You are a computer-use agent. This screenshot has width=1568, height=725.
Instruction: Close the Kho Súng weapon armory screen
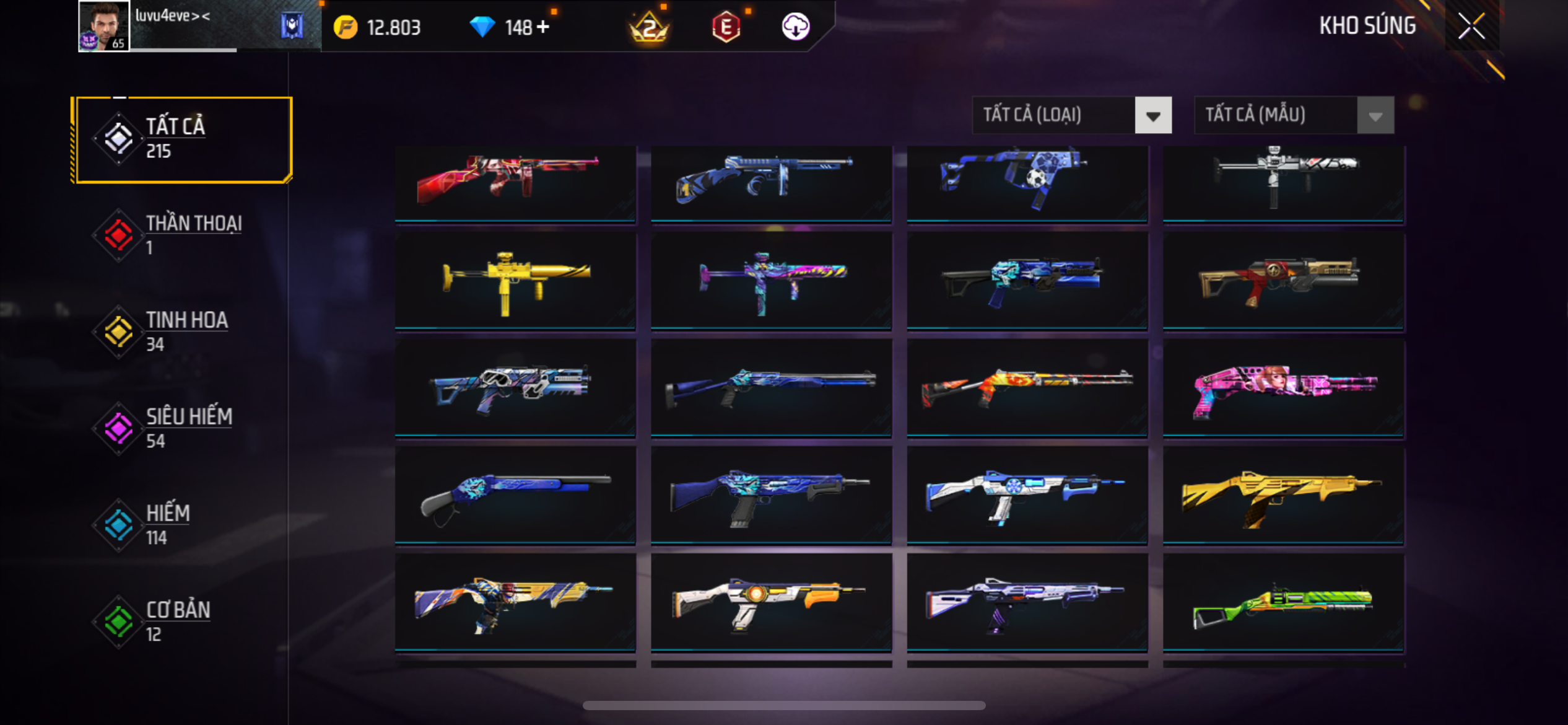tap(1471, 26)
